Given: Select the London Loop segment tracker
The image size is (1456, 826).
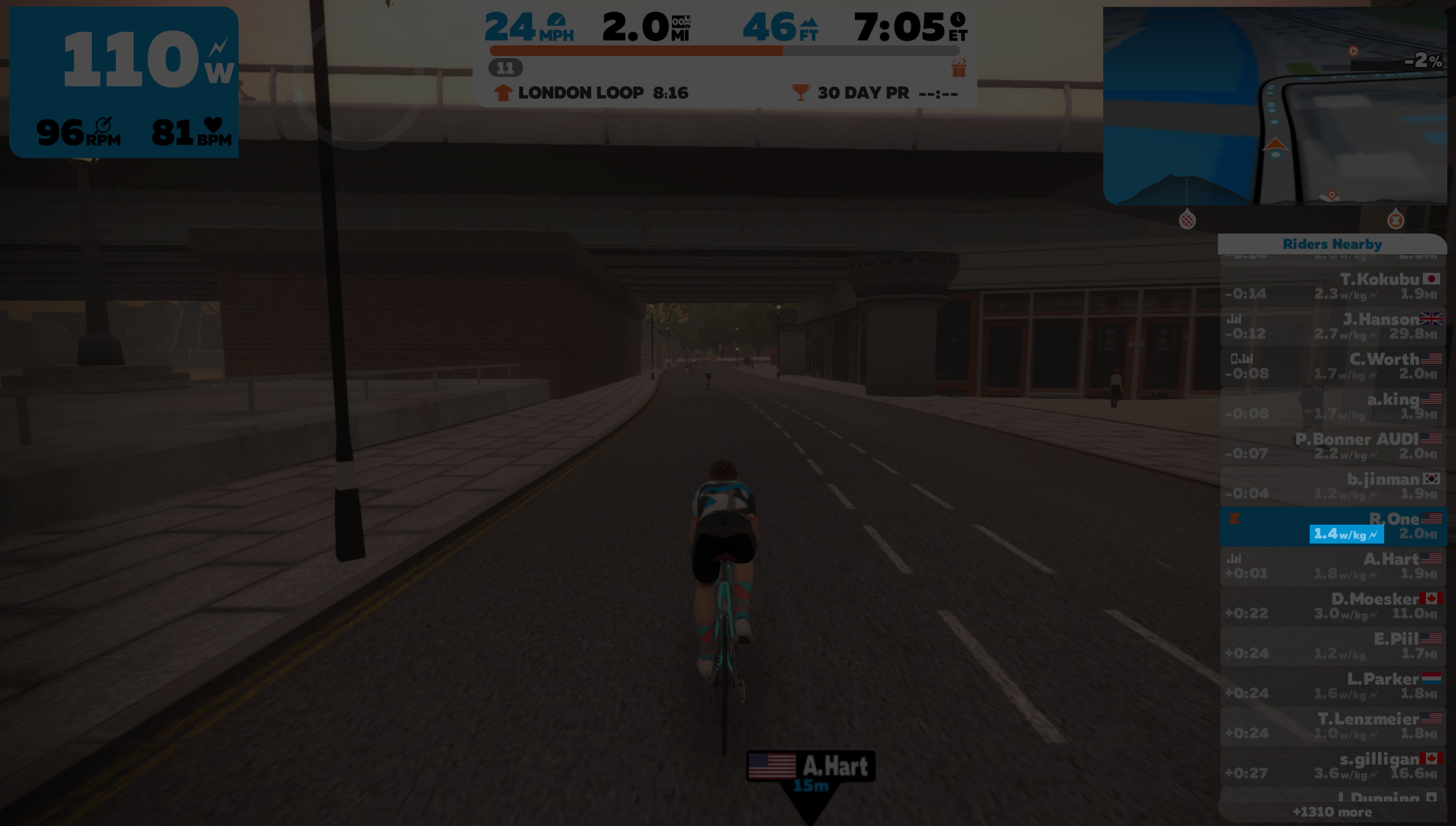Looking at the screenshot, I should click(591, 92).
